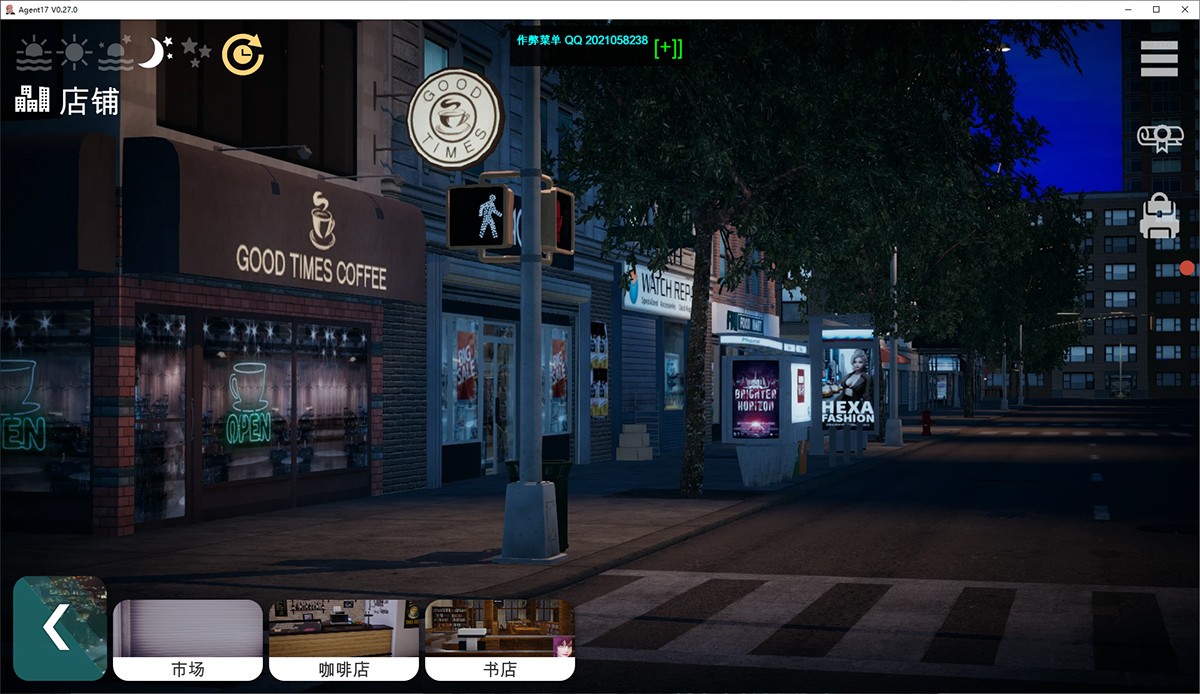Travel to 市场 location
This screenshot has width=1200, height=694.
[188, 640]
